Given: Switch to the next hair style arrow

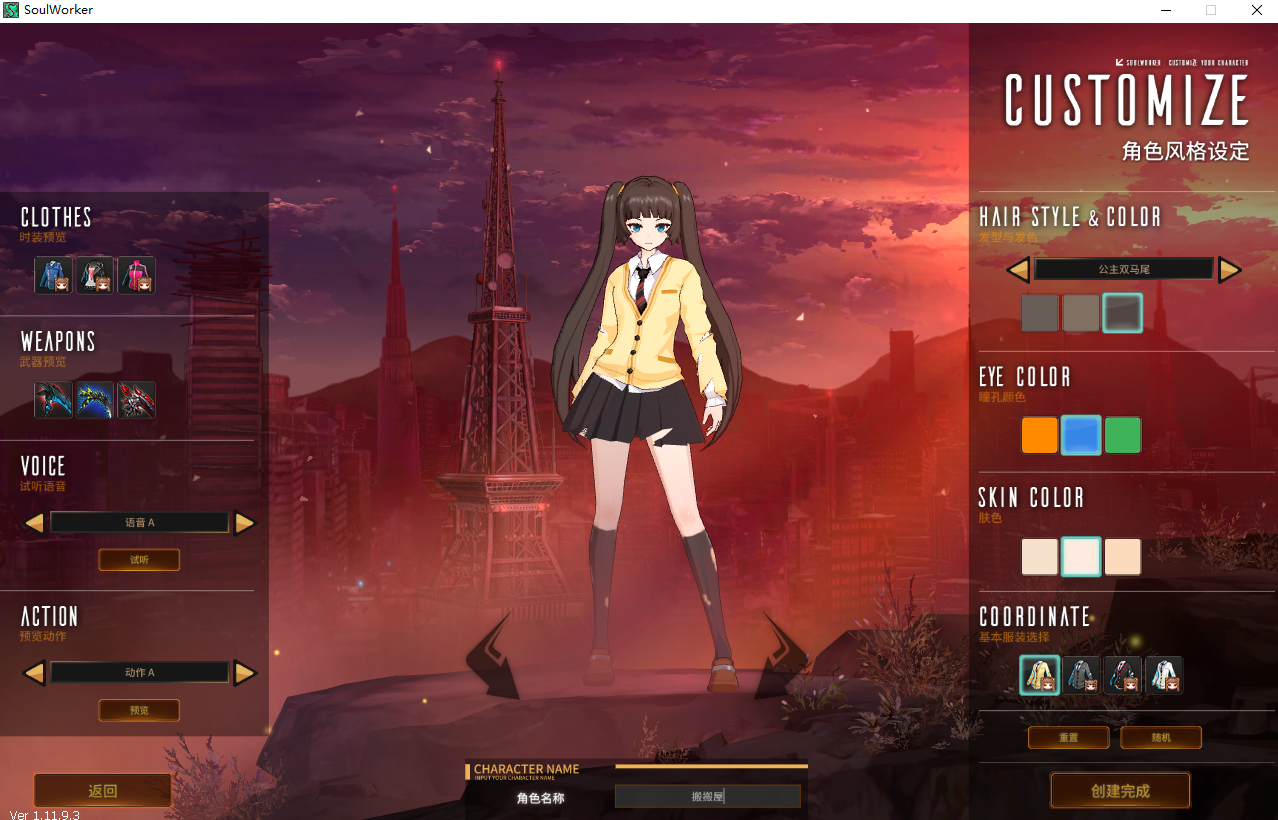Looking at the screenshot, I should tap(1229, 269).
